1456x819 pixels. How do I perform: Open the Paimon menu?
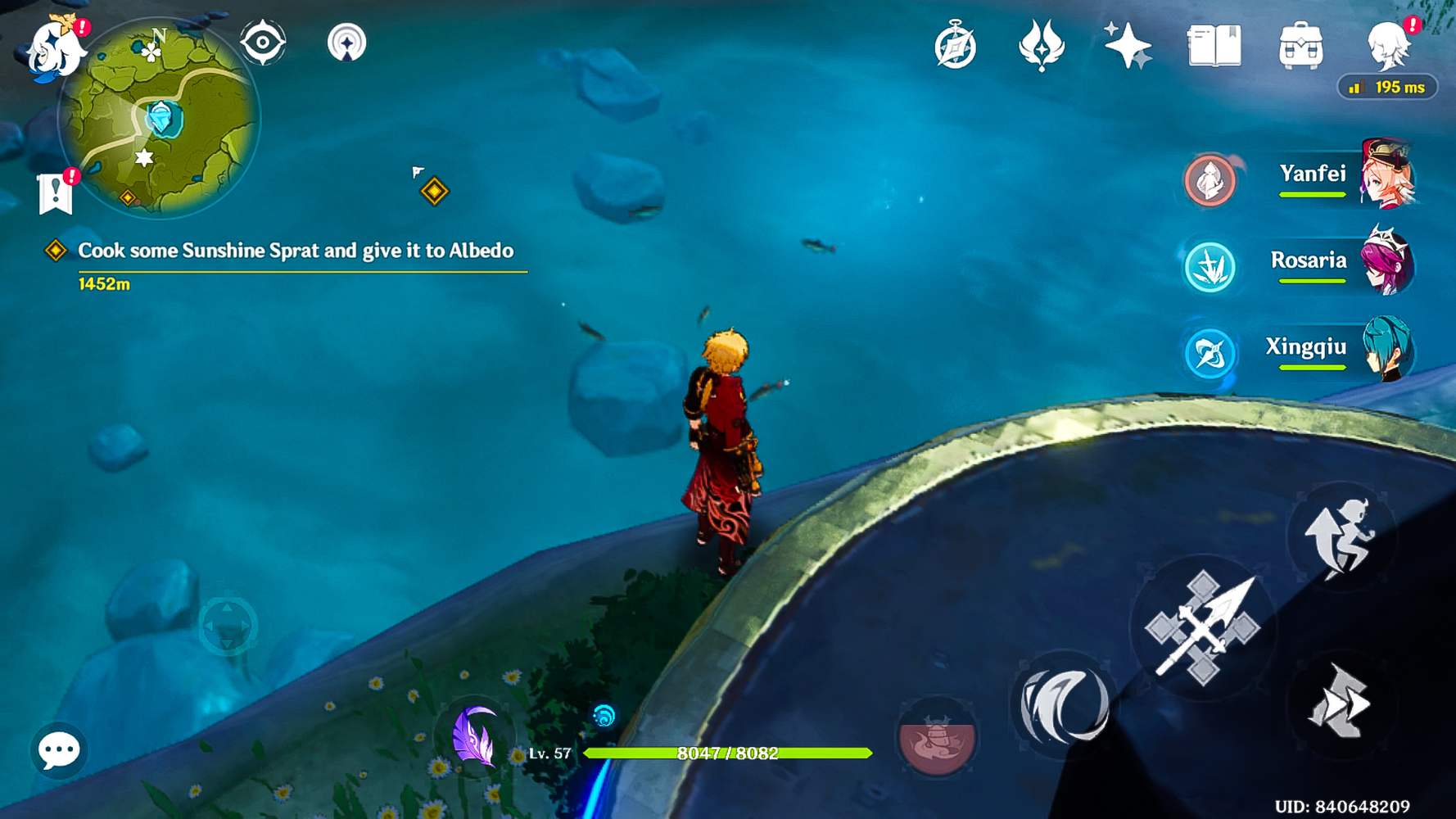pos(53,51)
